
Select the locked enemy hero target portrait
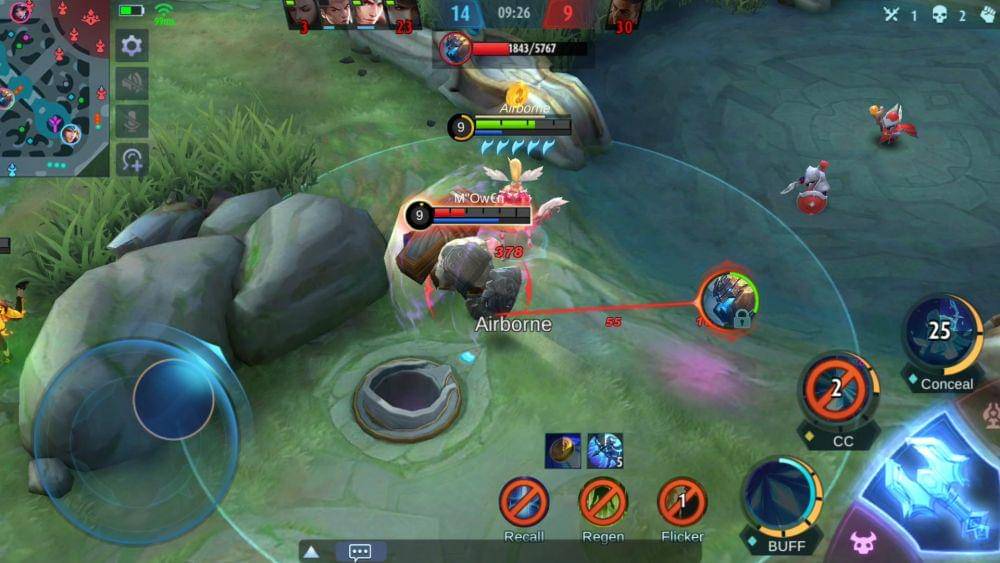coord(728,301)
